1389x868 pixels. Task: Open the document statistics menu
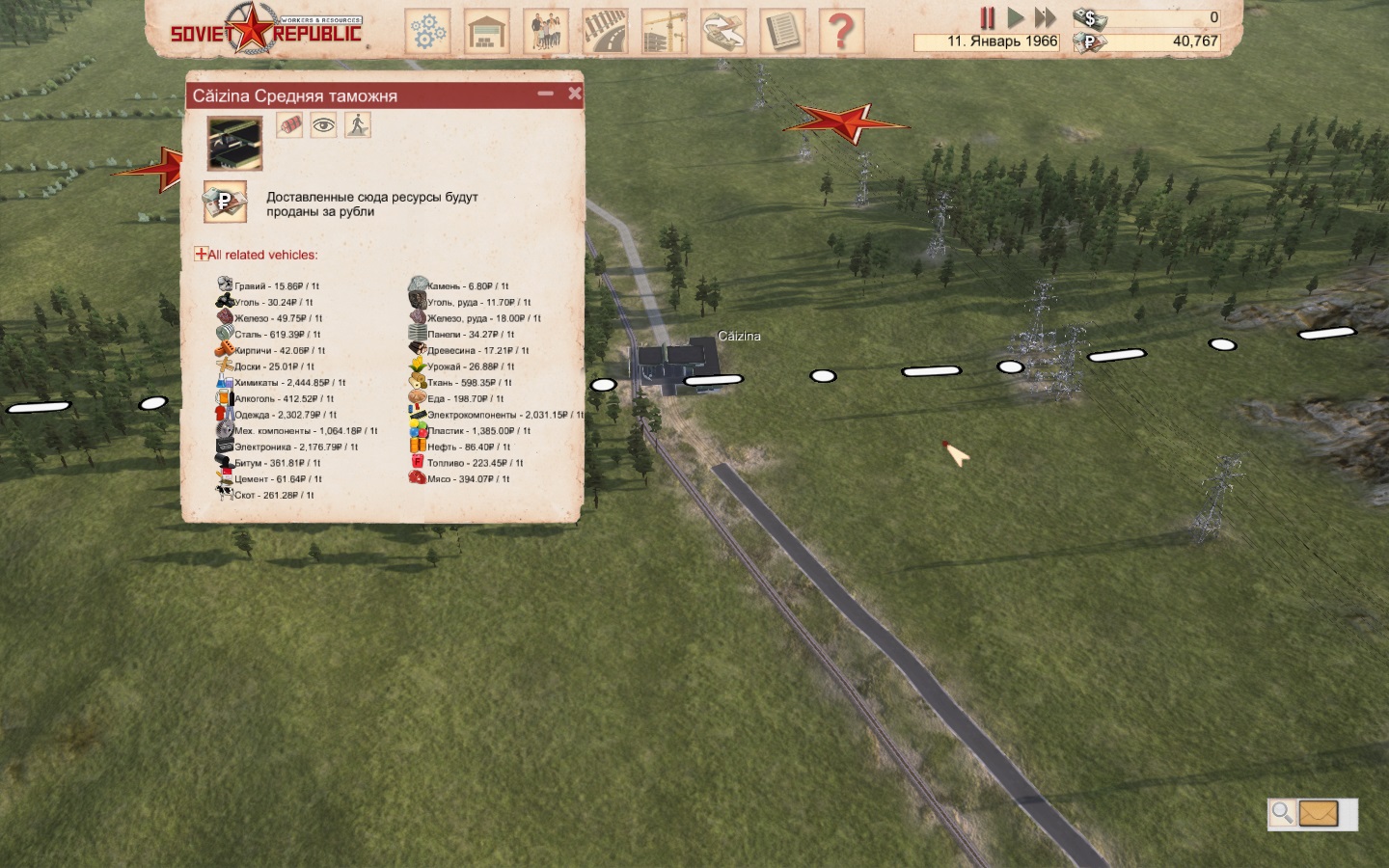[x=782, y=32]
